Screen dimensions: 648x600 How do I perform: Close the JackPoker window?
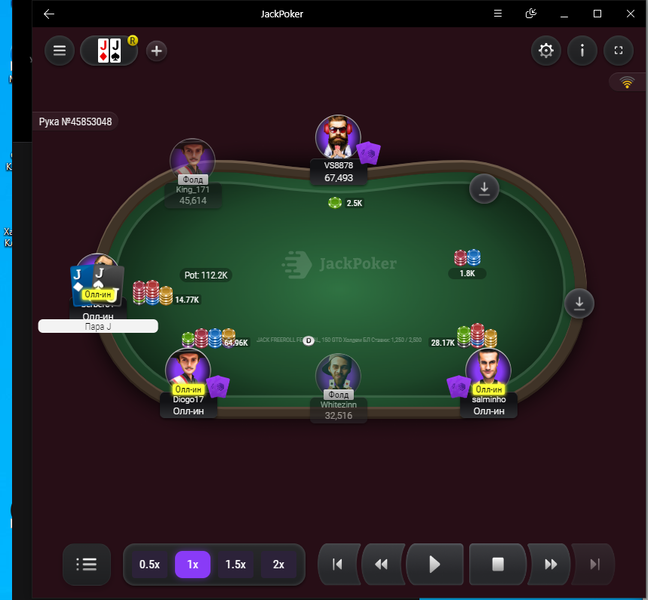[x=629, y=14]
